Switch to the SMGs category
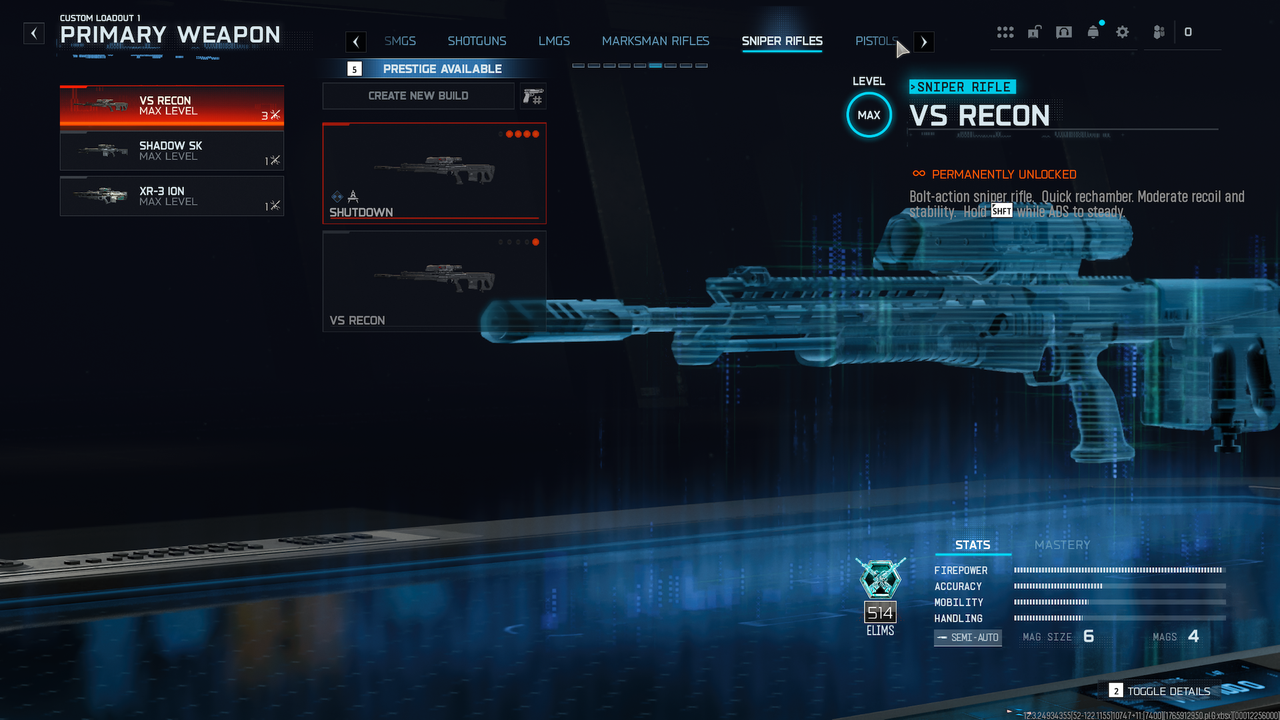This screenshot has height=720, width=1280. coord(400,41)
